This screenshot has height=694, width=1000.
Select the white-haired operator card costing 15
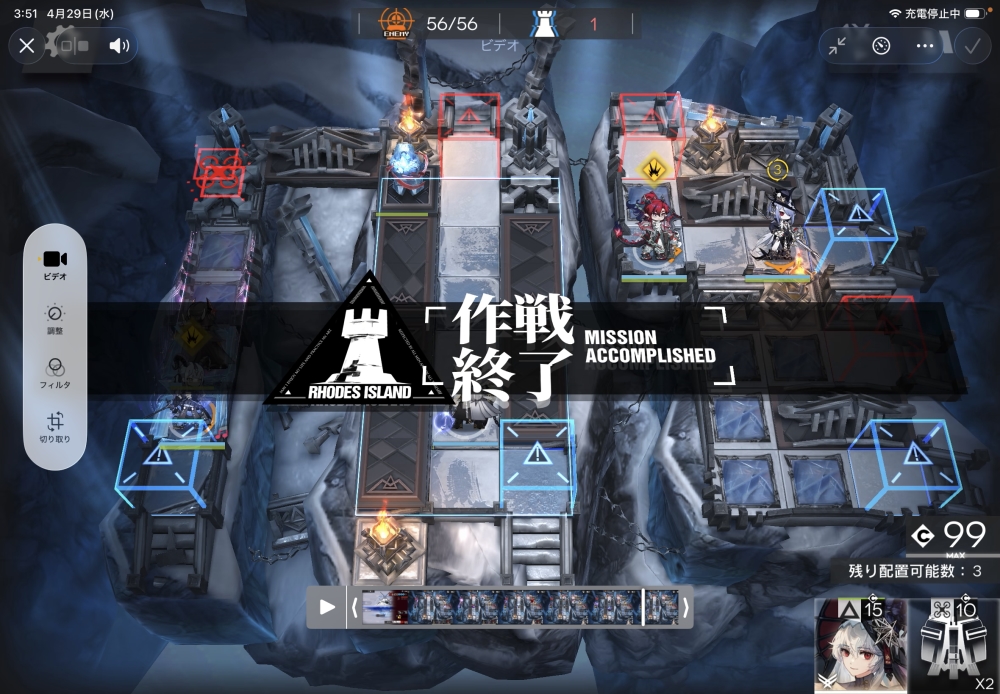point(860,646)
